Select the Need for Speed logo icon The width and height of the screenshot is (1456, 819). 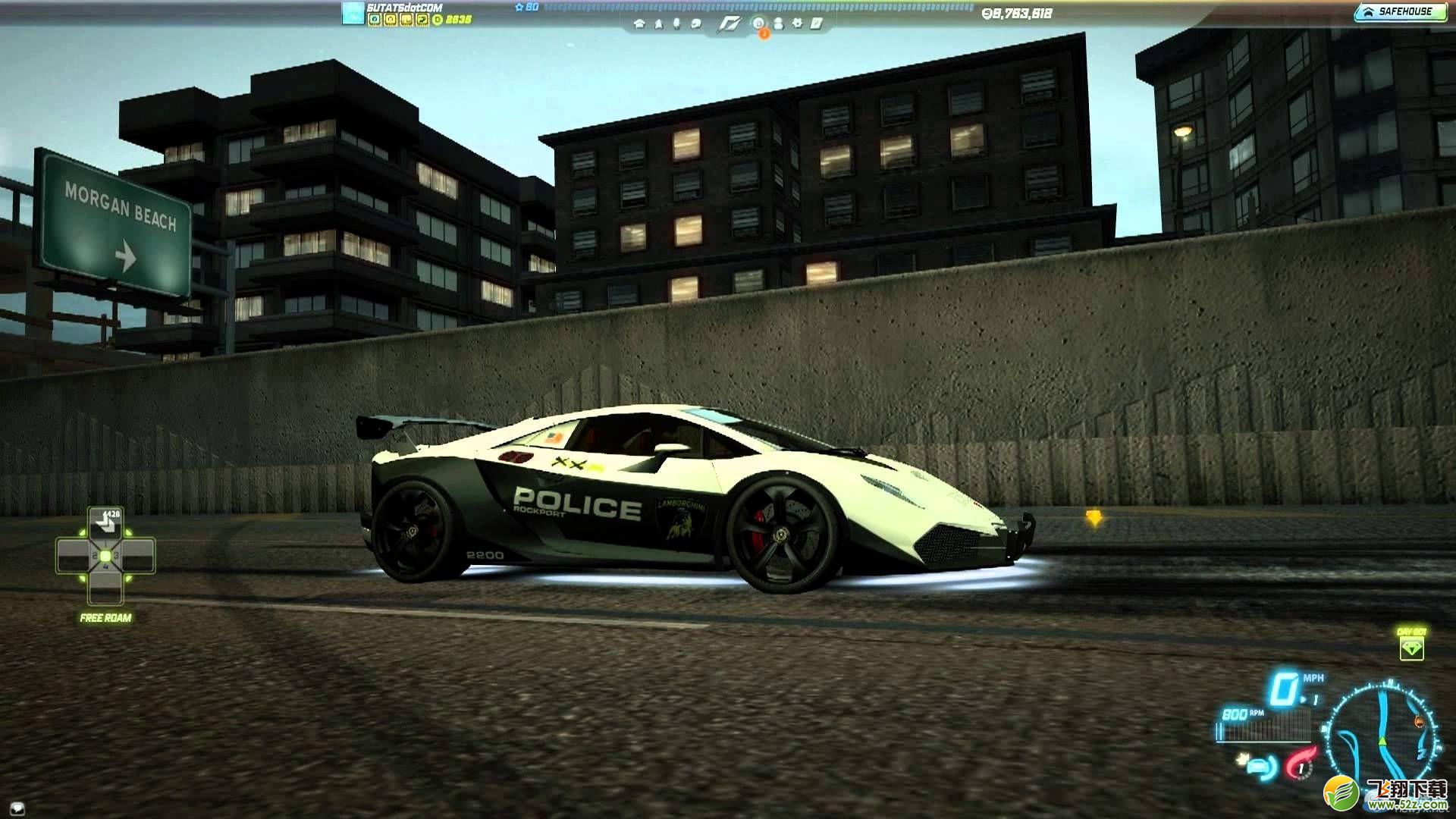point(730,24)
